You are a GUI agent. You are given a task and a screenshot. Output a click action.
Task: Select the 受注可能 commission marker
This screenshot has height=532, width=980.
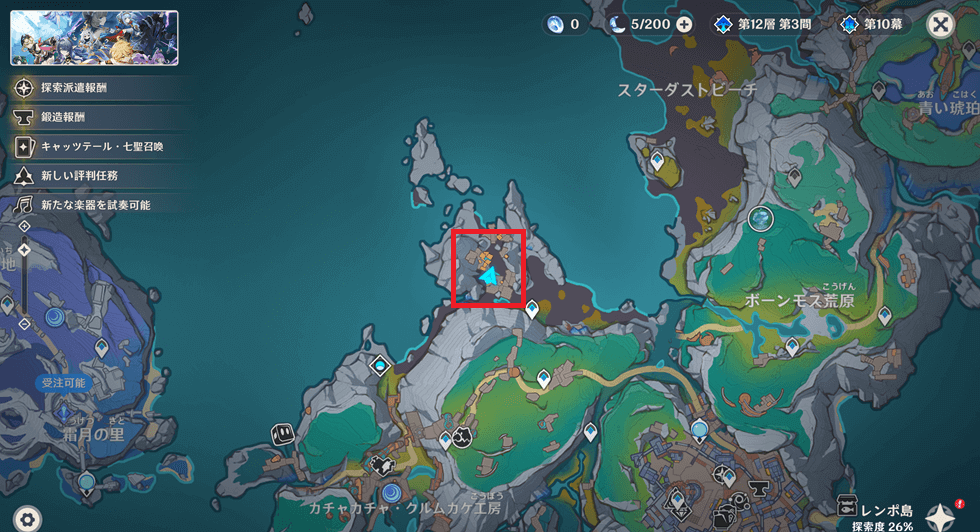pos(62,383)
